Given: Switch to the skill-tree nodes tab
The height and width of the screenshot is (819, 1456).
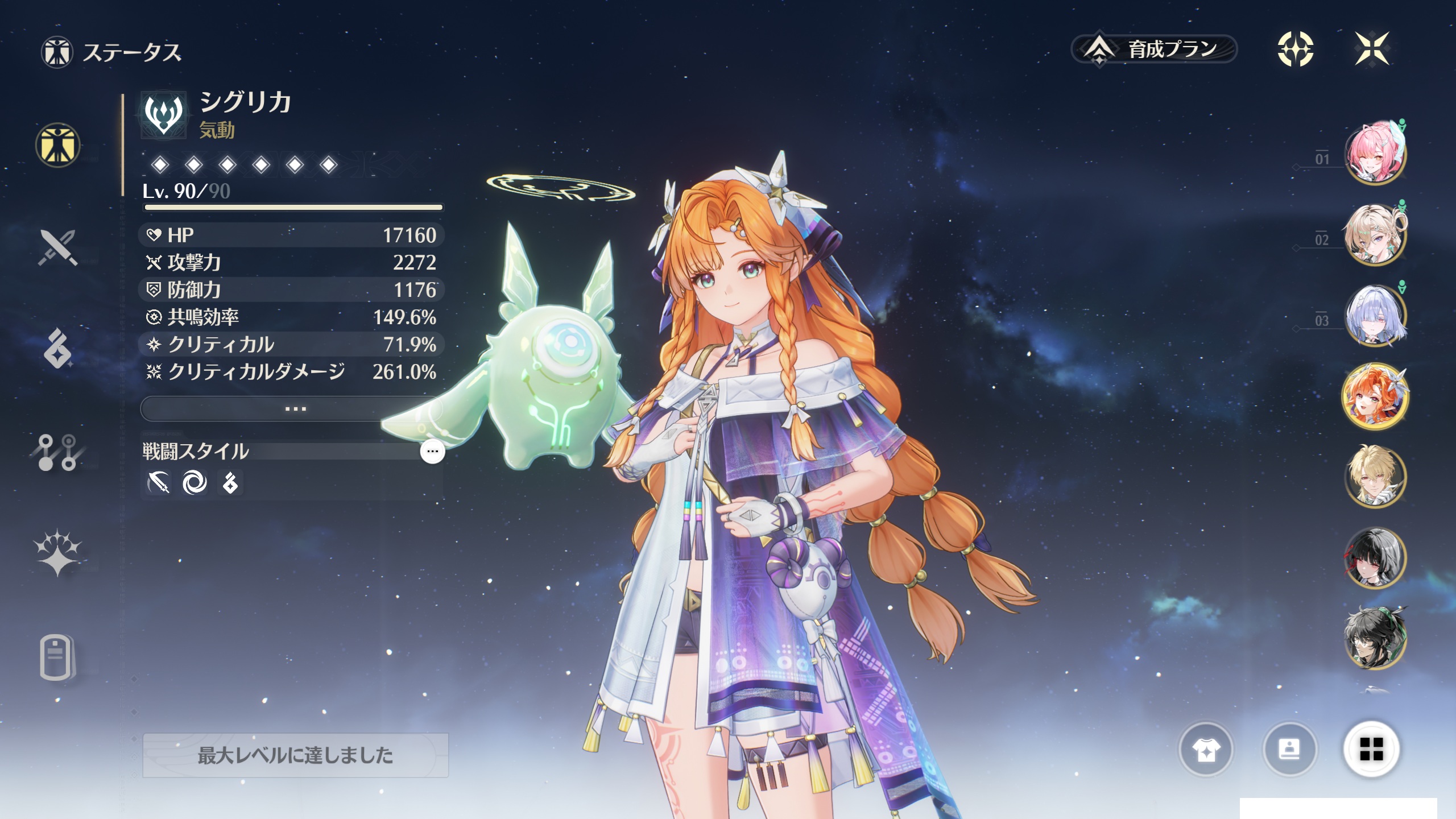Looking at the screenshot, I should pos(57,453).
